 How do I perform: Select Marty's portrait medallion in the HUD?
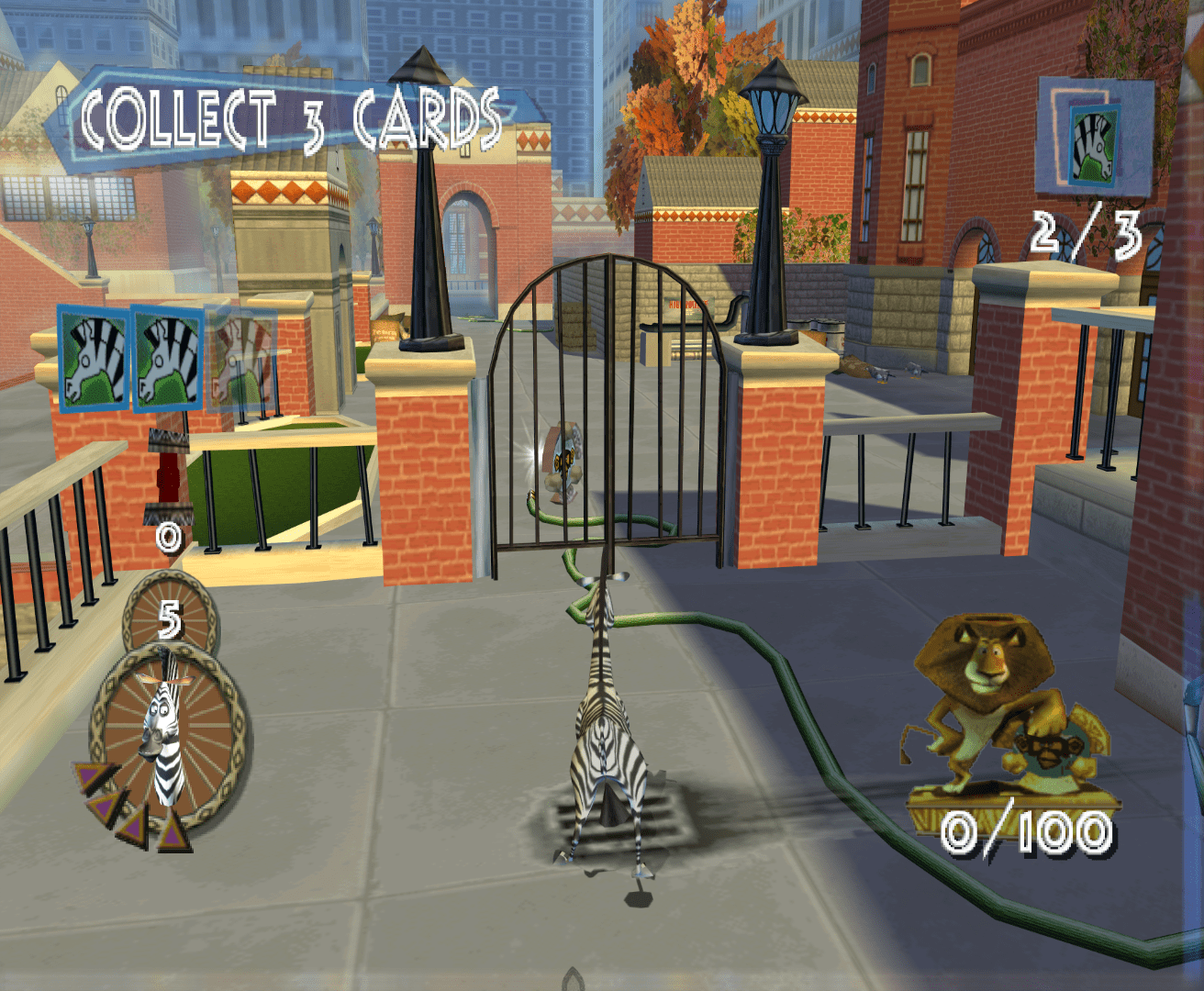pyautogui.click(x=165, y=734)
